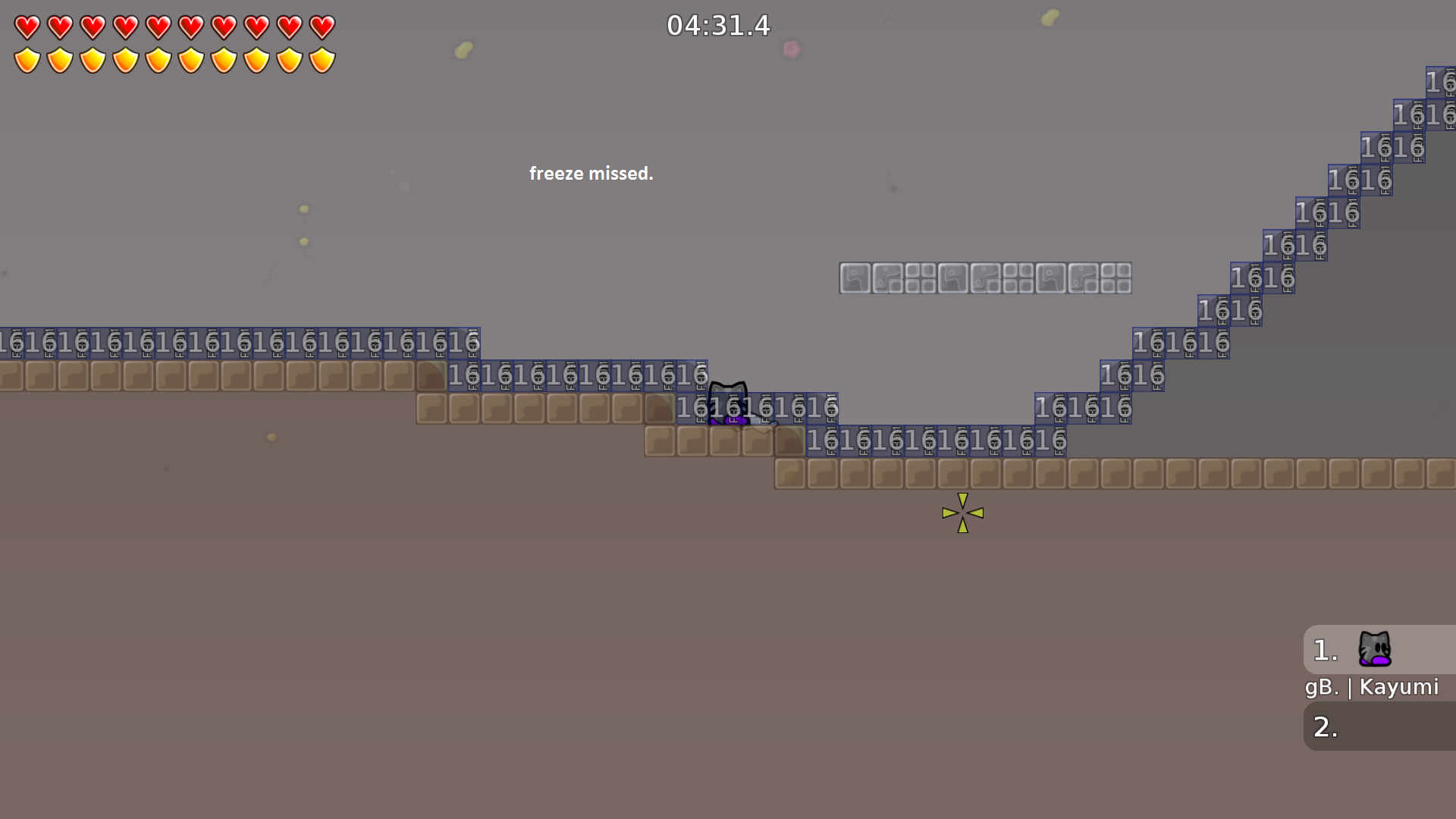Click the race timer showing 04:31.4
Screen dimensions: 1456x819
click(718, 25)
